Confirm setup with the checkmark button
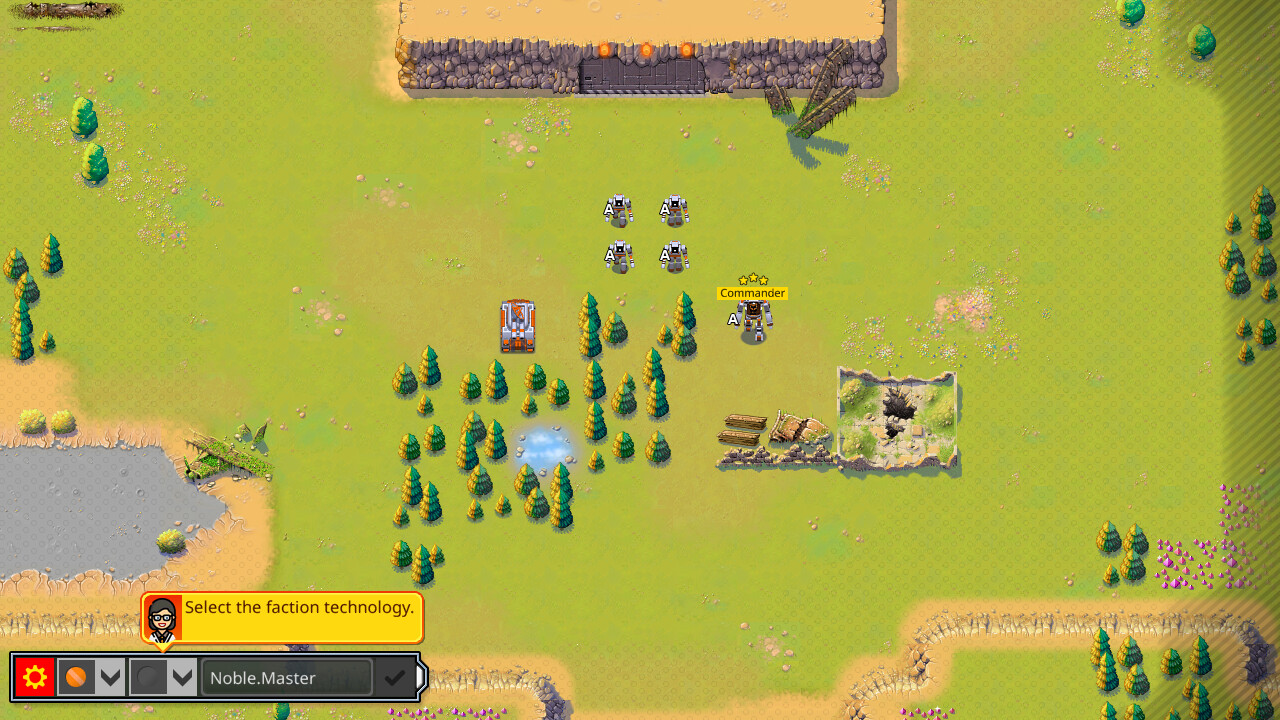The width and height of the screenshot is (1280, 720). [393, 677]
